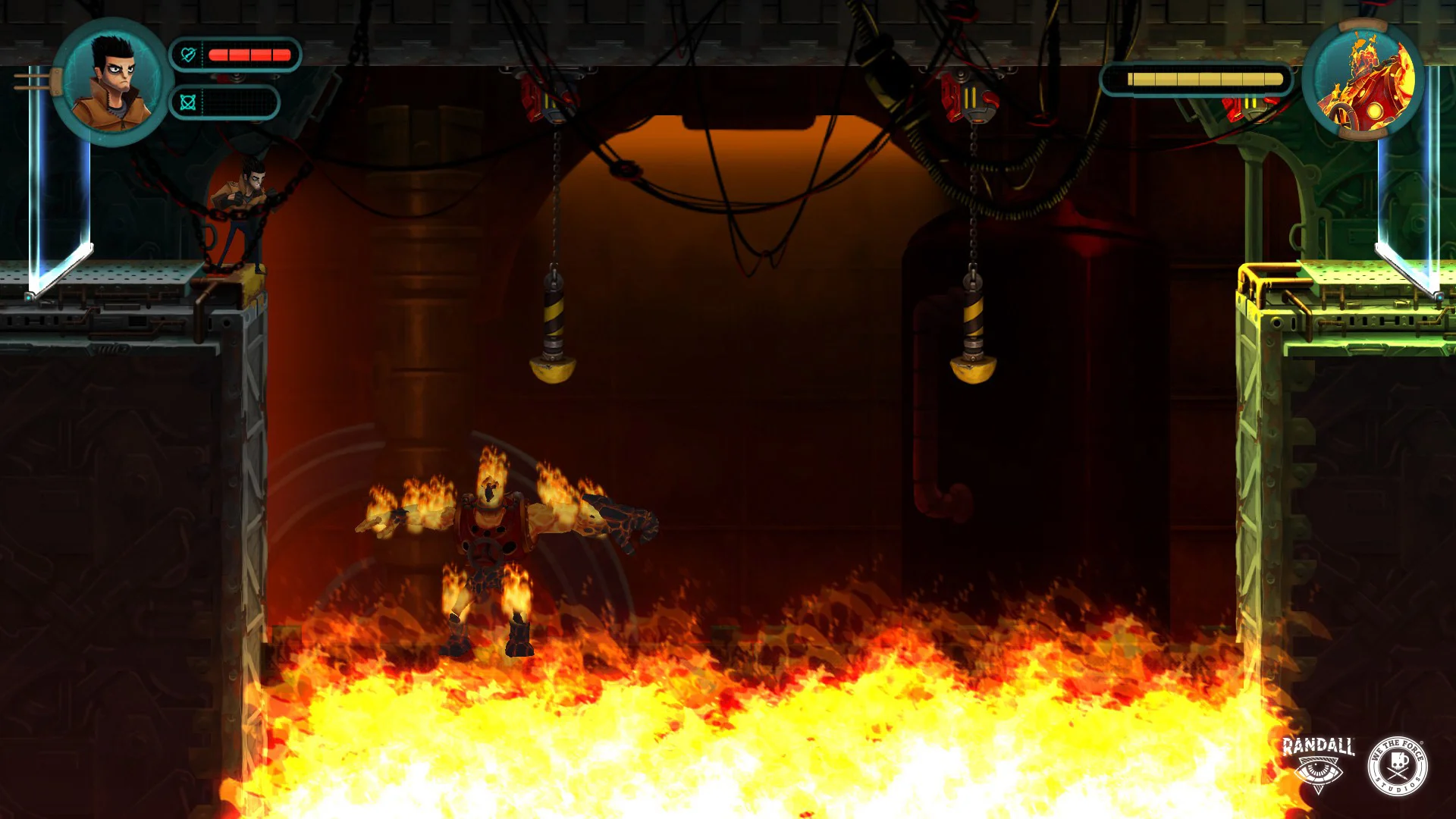
Task: Click the player character portrait
Action: pyautogui.click(x=112, y=81)
